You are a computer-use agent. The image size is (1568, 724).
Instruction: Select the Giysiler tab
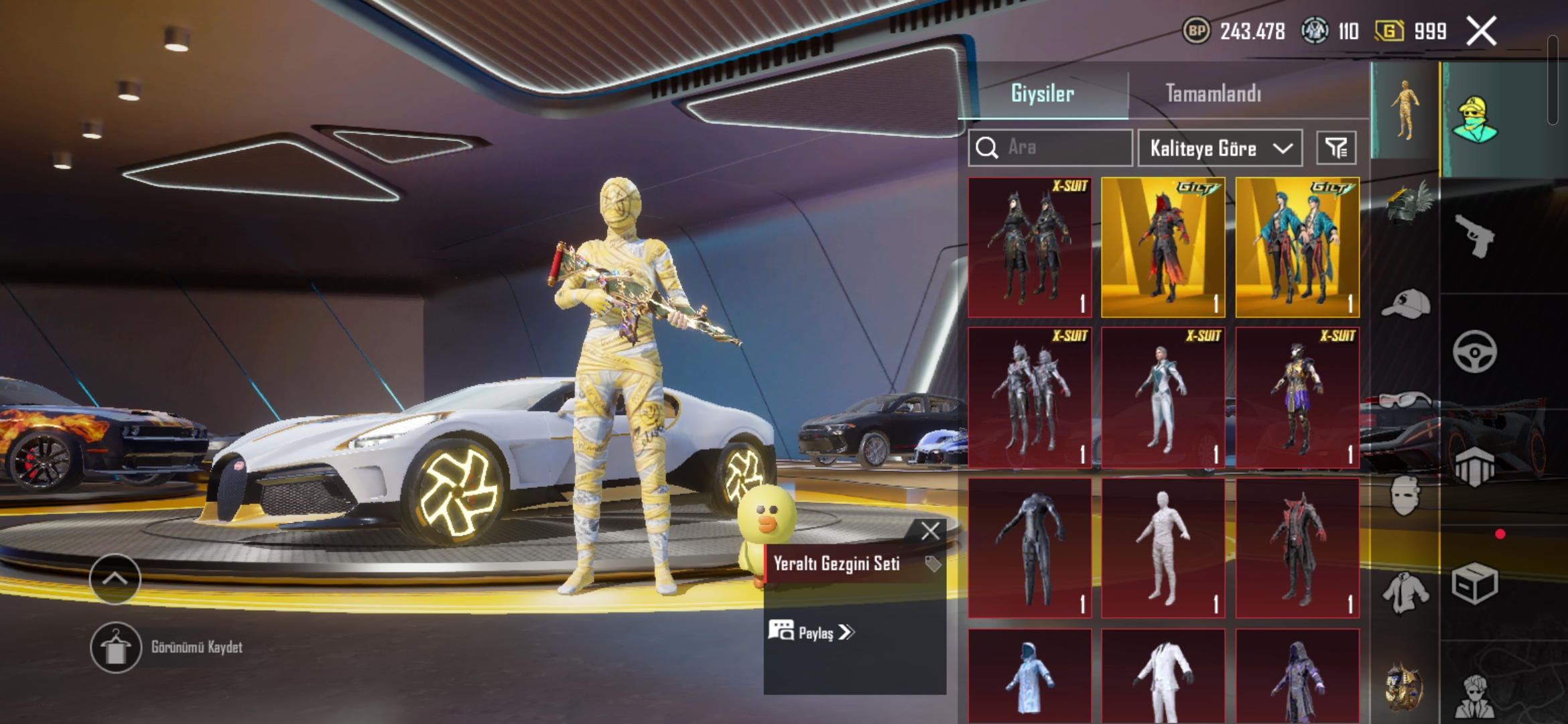coord(1042,94)
